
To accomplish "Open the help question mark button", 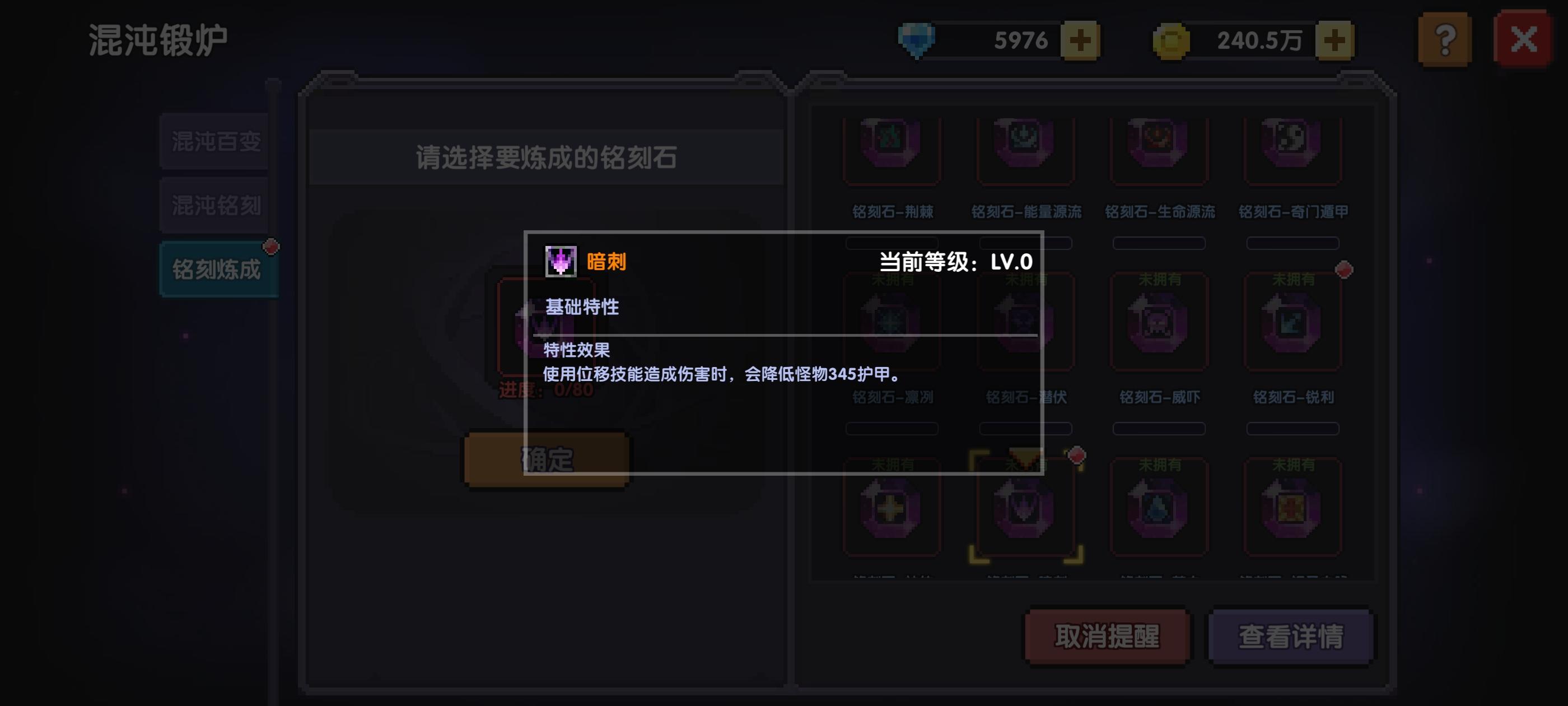I will click(1444, 40).
